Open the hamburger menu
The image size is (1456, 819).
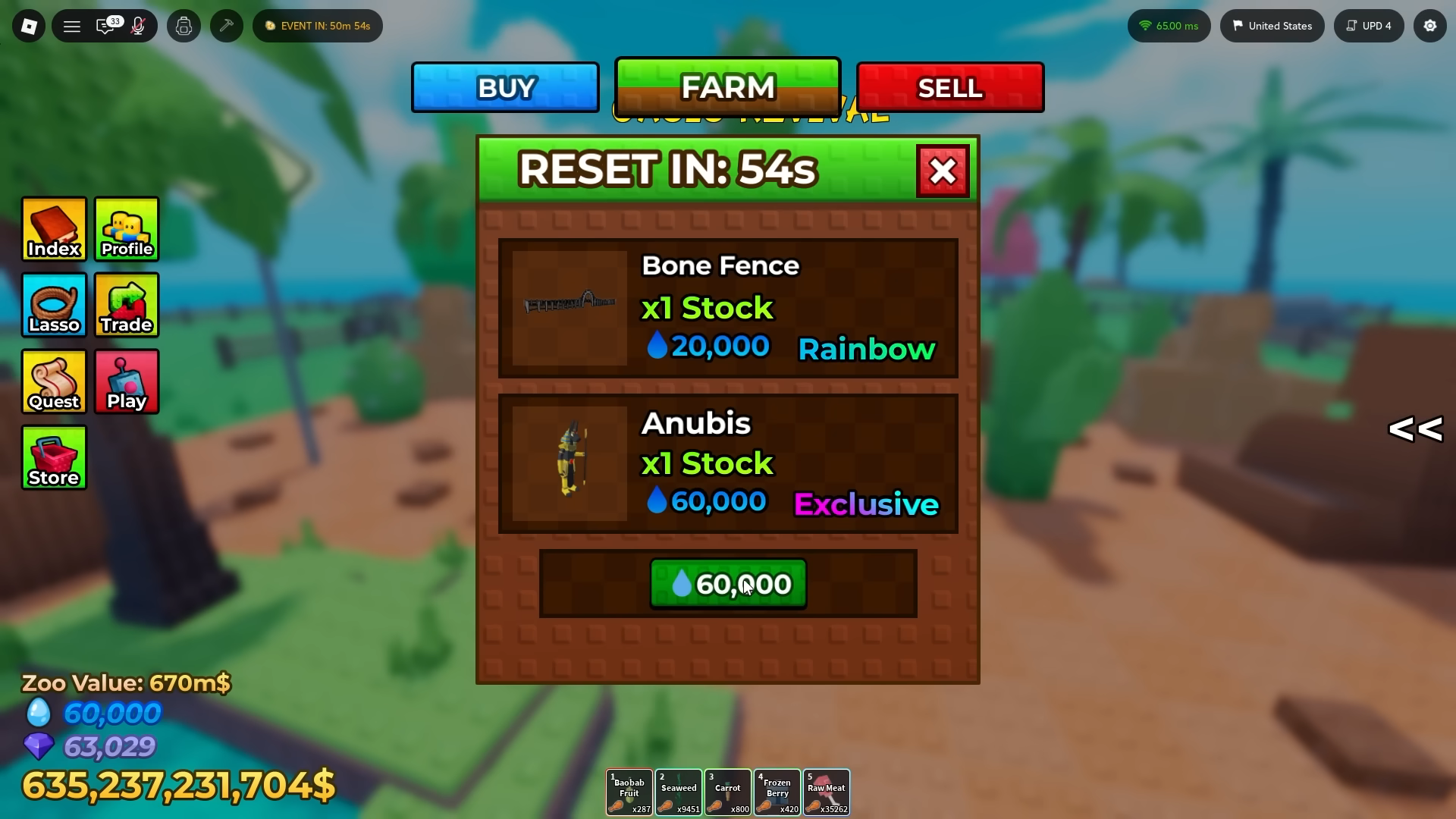[72, 25]
